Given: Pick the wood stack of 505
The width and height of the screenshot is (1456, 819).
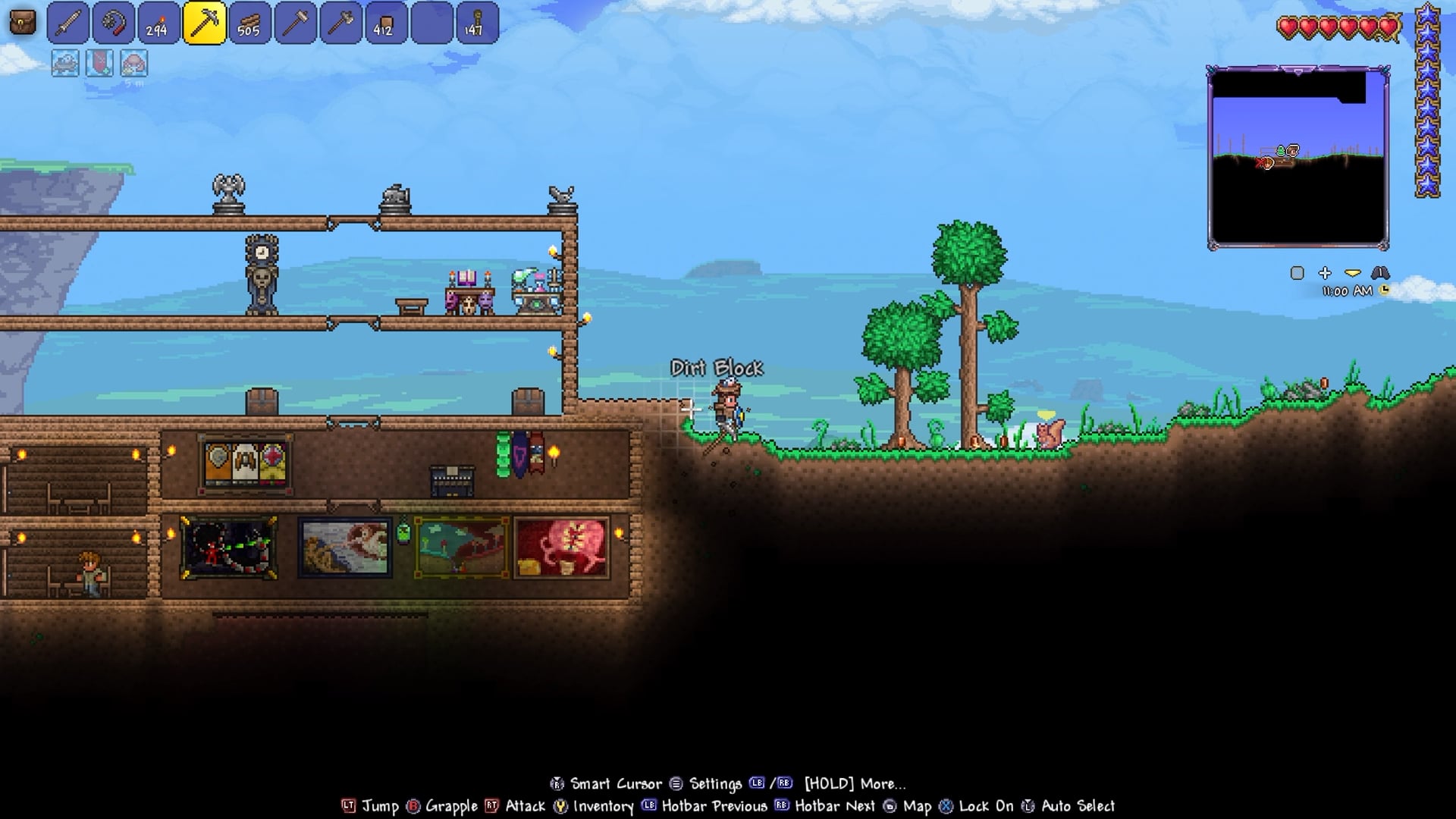Looking at the screenshot, I should (249, 23).
